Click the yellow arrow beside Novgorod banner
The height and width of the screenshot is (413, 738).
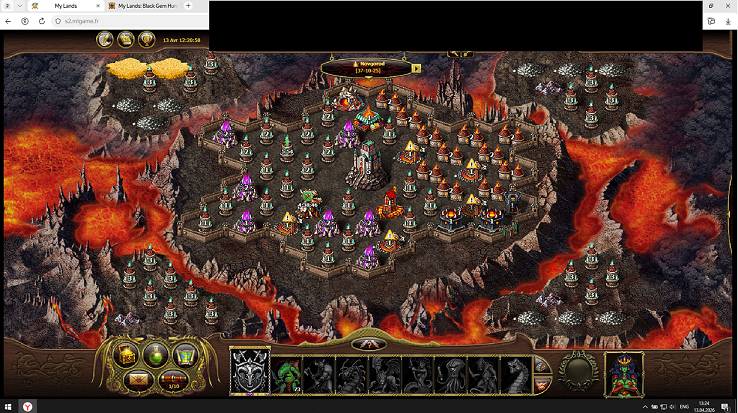(416, 68)
